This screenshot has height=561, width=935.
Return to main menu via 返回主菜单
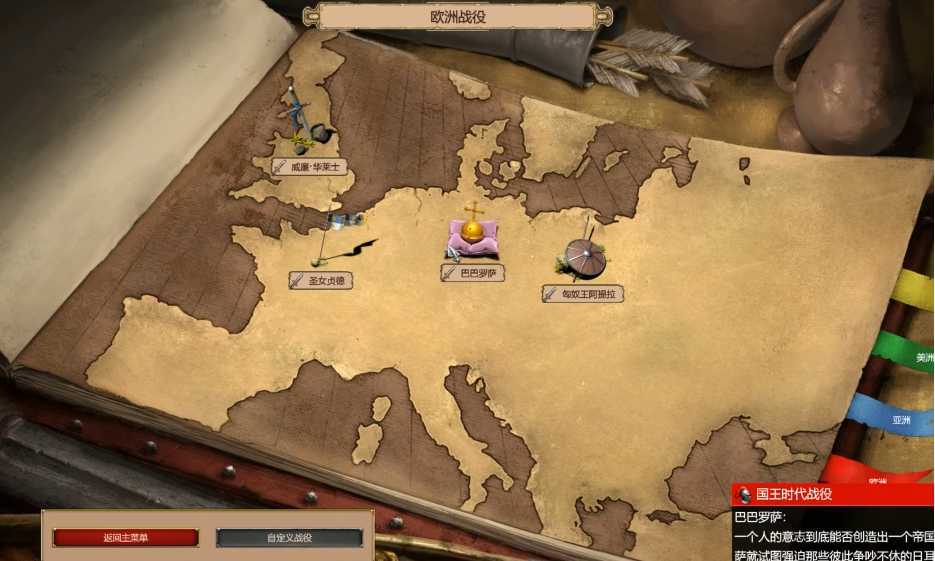(x=125, y=538)
